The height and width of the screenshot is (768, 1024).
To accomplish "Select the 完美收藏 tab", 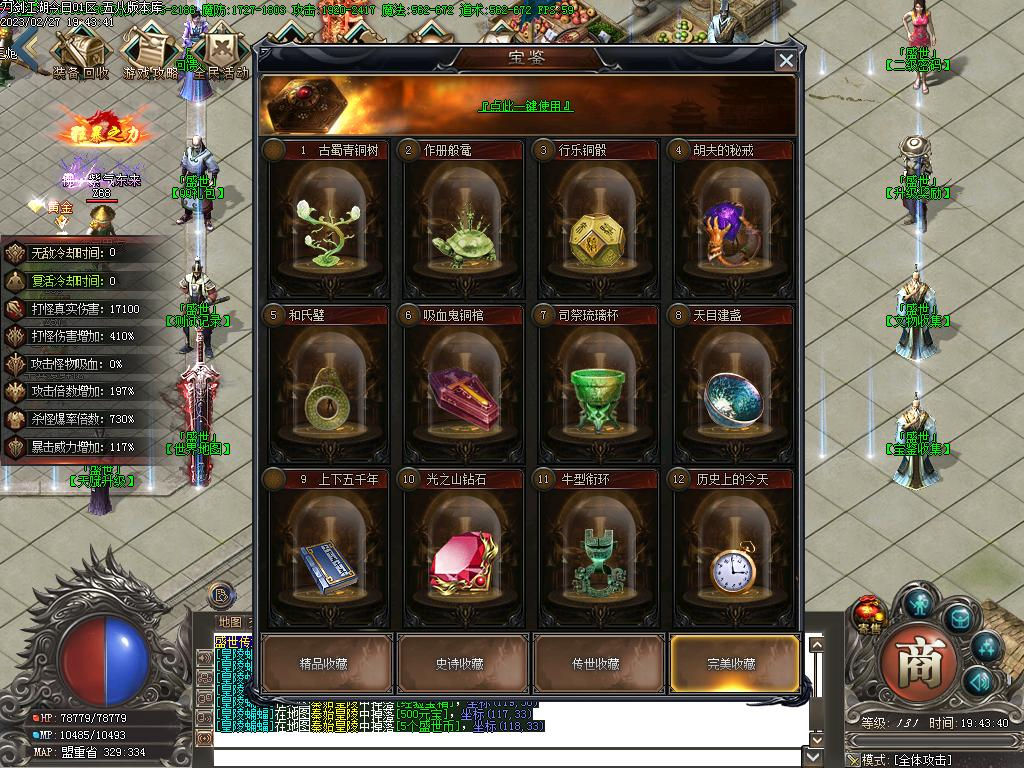I will tap(733, 663).
